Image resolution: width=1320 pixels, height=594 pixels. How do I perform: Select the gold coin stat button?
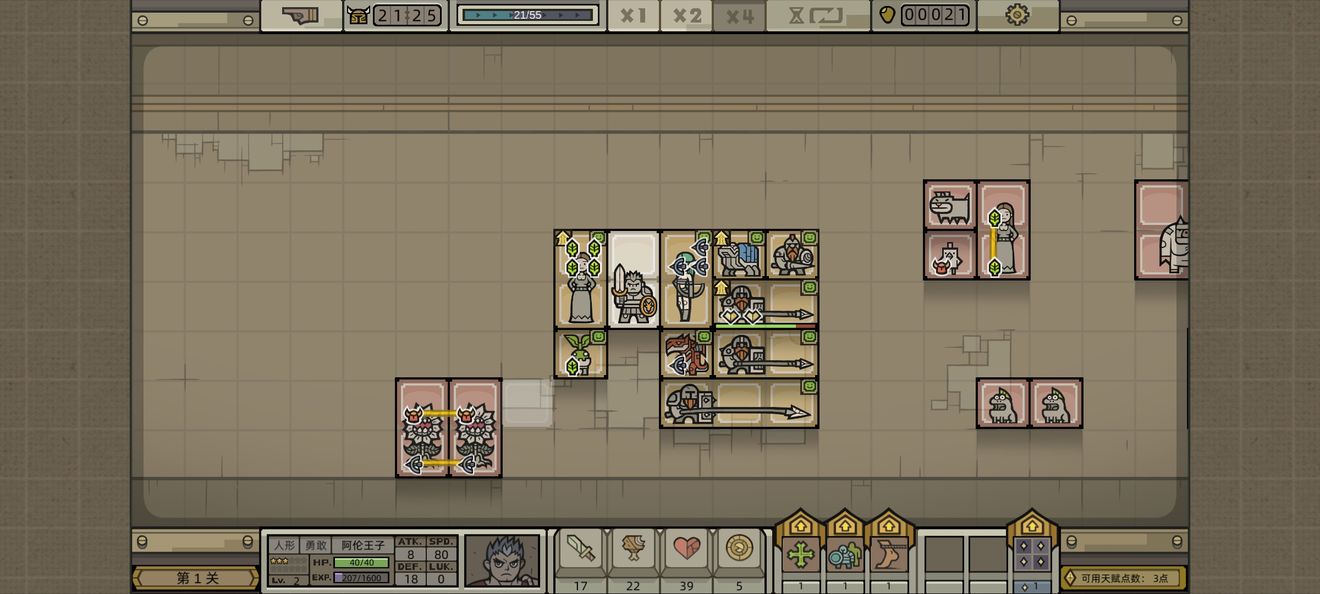(739, 548)
